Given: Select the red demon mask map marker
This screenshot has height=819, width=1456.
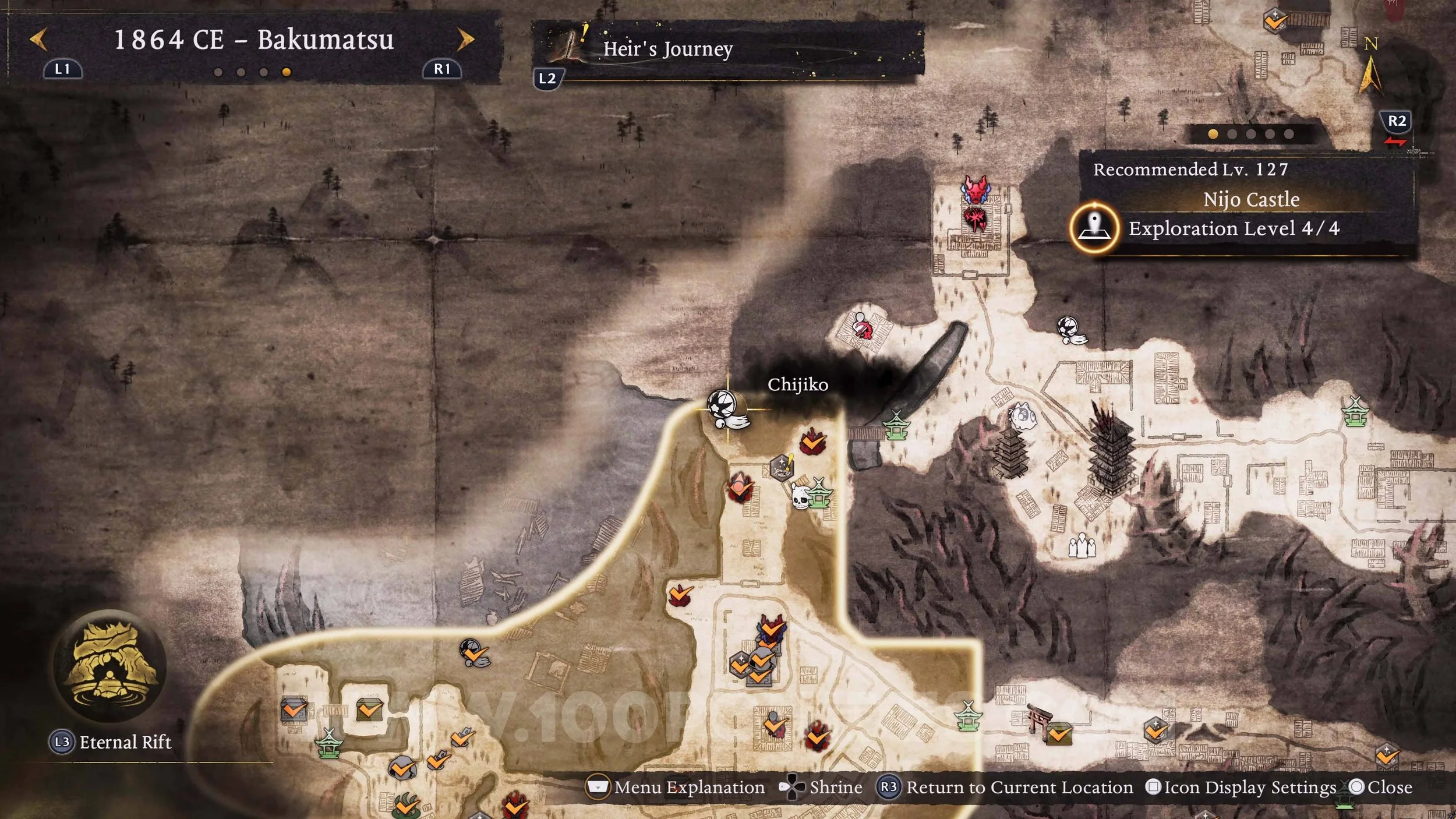Looking at the screenshot, I should (x=976, y=189).
